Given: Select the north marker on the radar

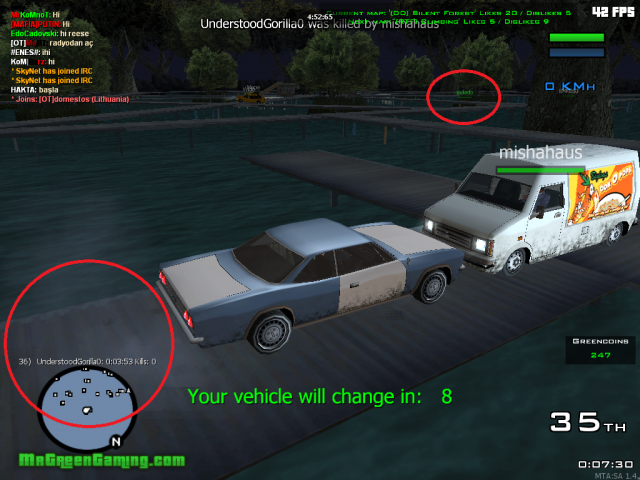Looking at the screenshot, I should click(116, 440).
